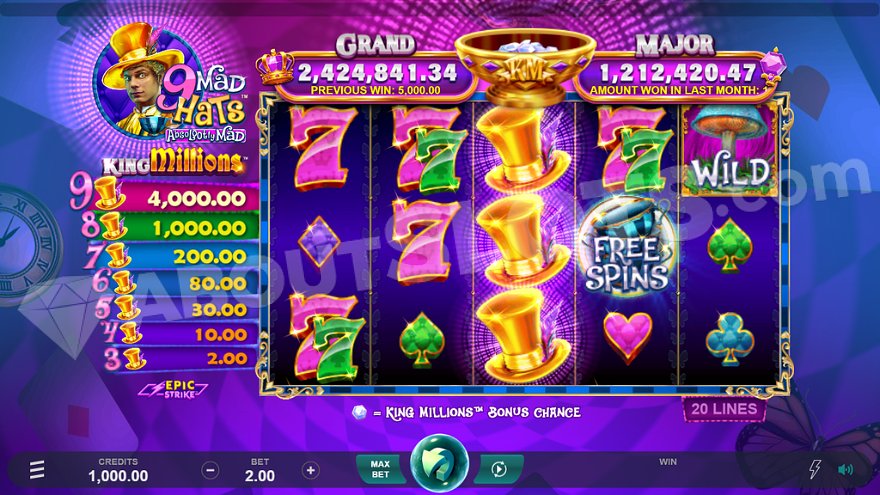The image size is (880, 495).
Task: Set the wager to Max Bet
Action: click(x=380, y=469)
